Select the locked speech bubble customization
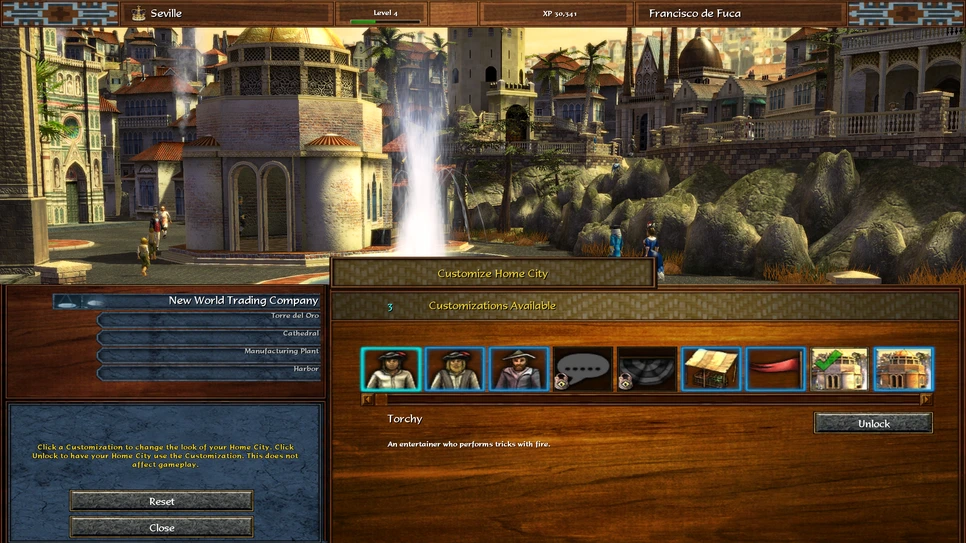This screenshot has width=966, height=543. click(x=583, y=369)
